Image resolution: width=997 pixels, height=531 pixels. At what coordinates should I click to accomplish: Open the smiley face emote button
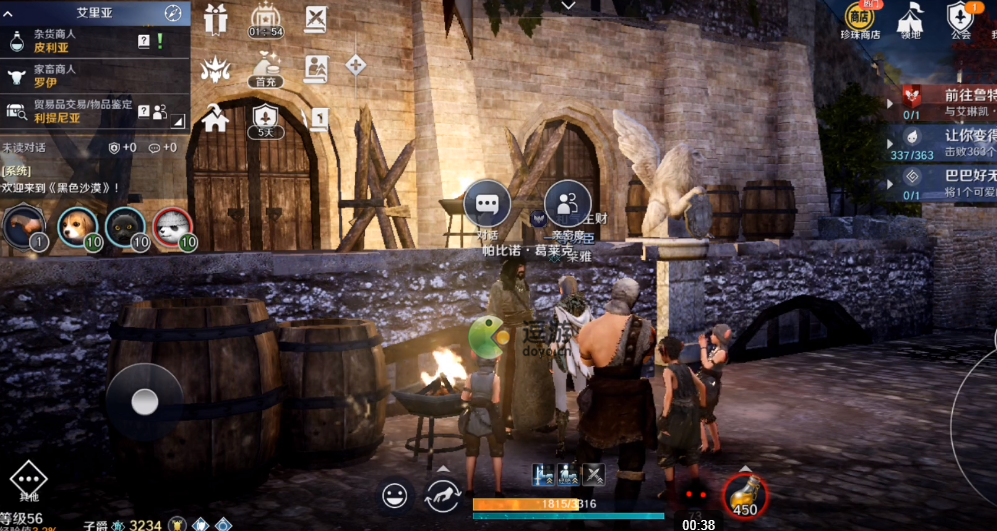click(396, 494)
